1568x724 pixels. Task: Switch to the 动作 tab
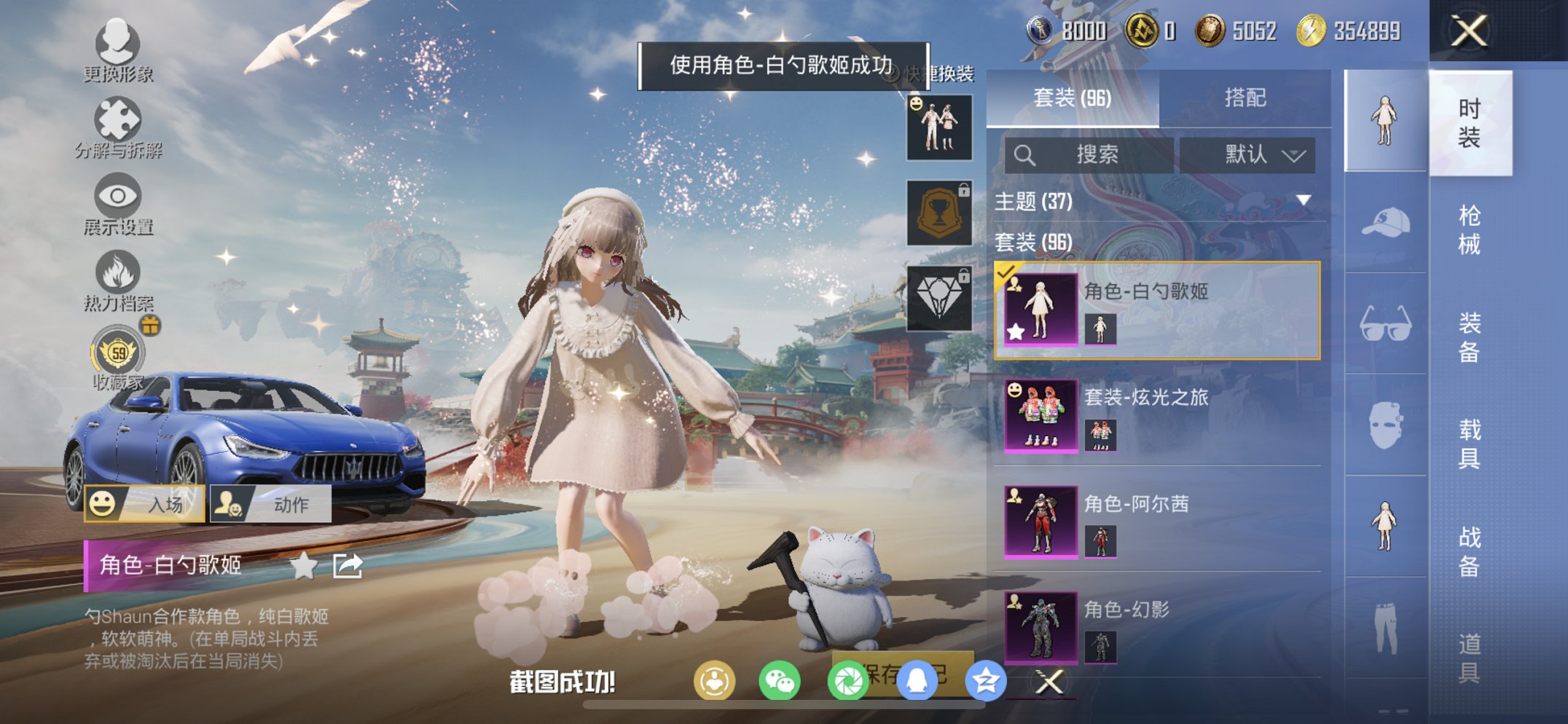click(272, 503)
